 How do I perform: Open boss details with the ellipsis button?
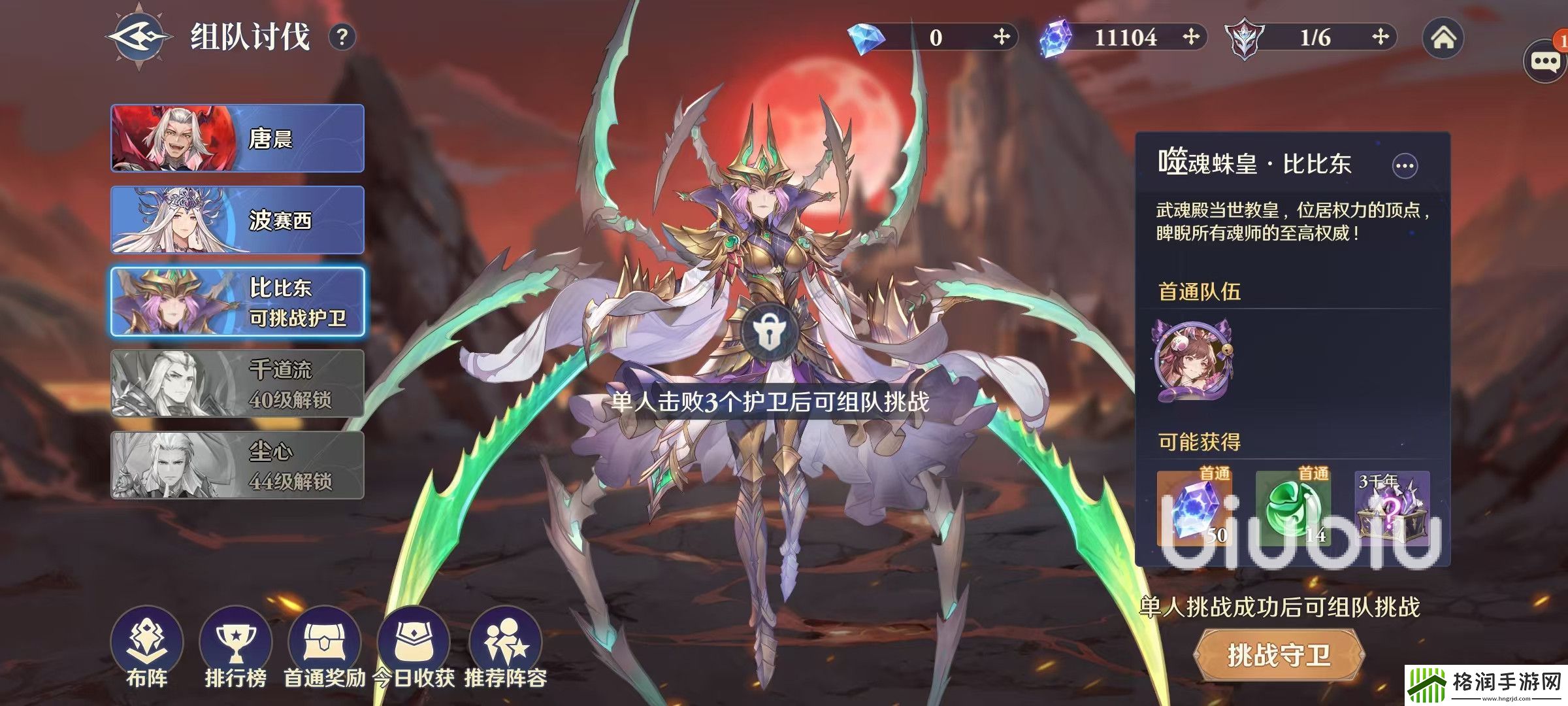click(1405, 166)
